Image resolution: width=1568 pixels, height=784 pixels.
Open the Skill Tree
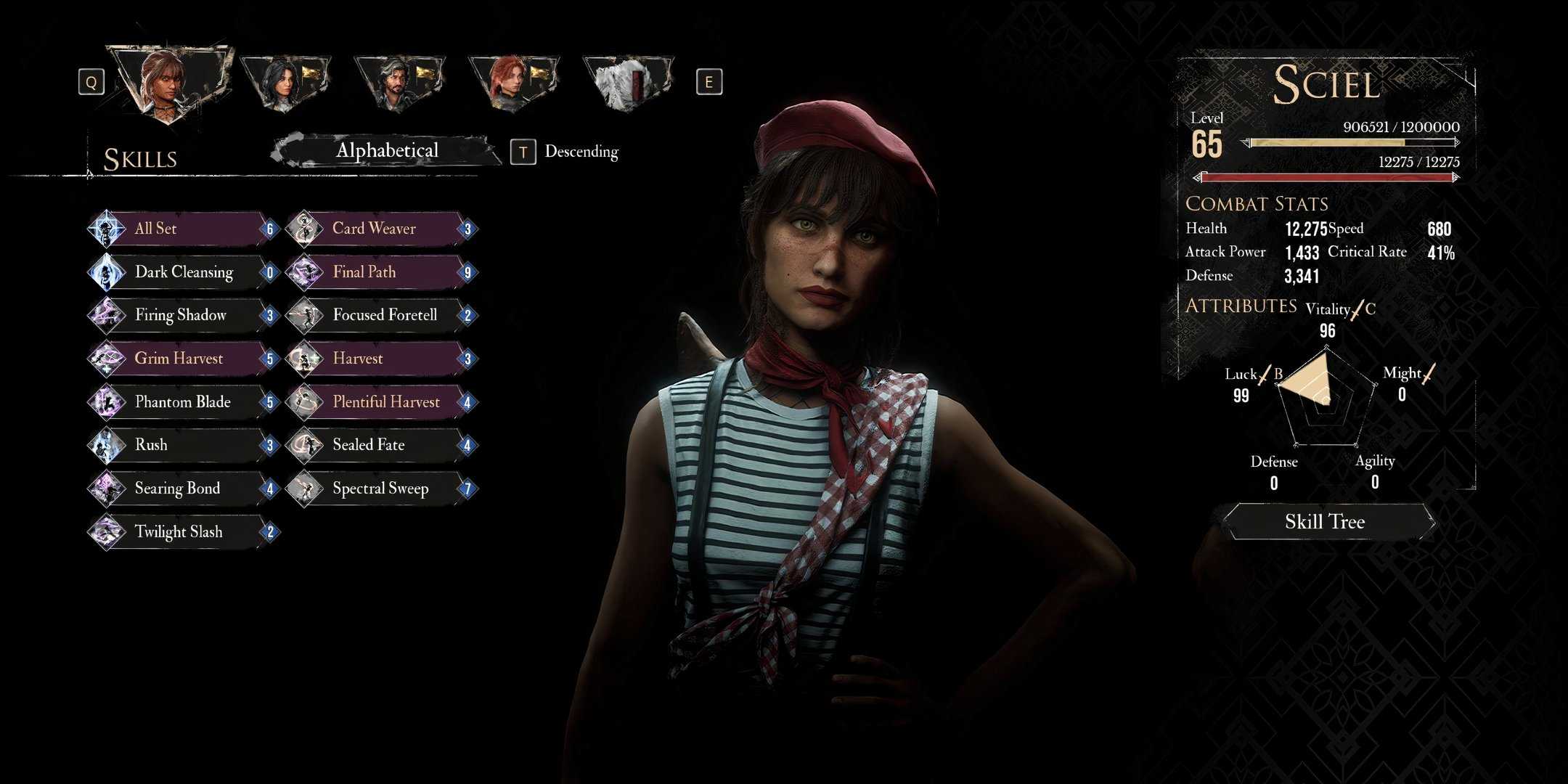tap(1326, 522)
